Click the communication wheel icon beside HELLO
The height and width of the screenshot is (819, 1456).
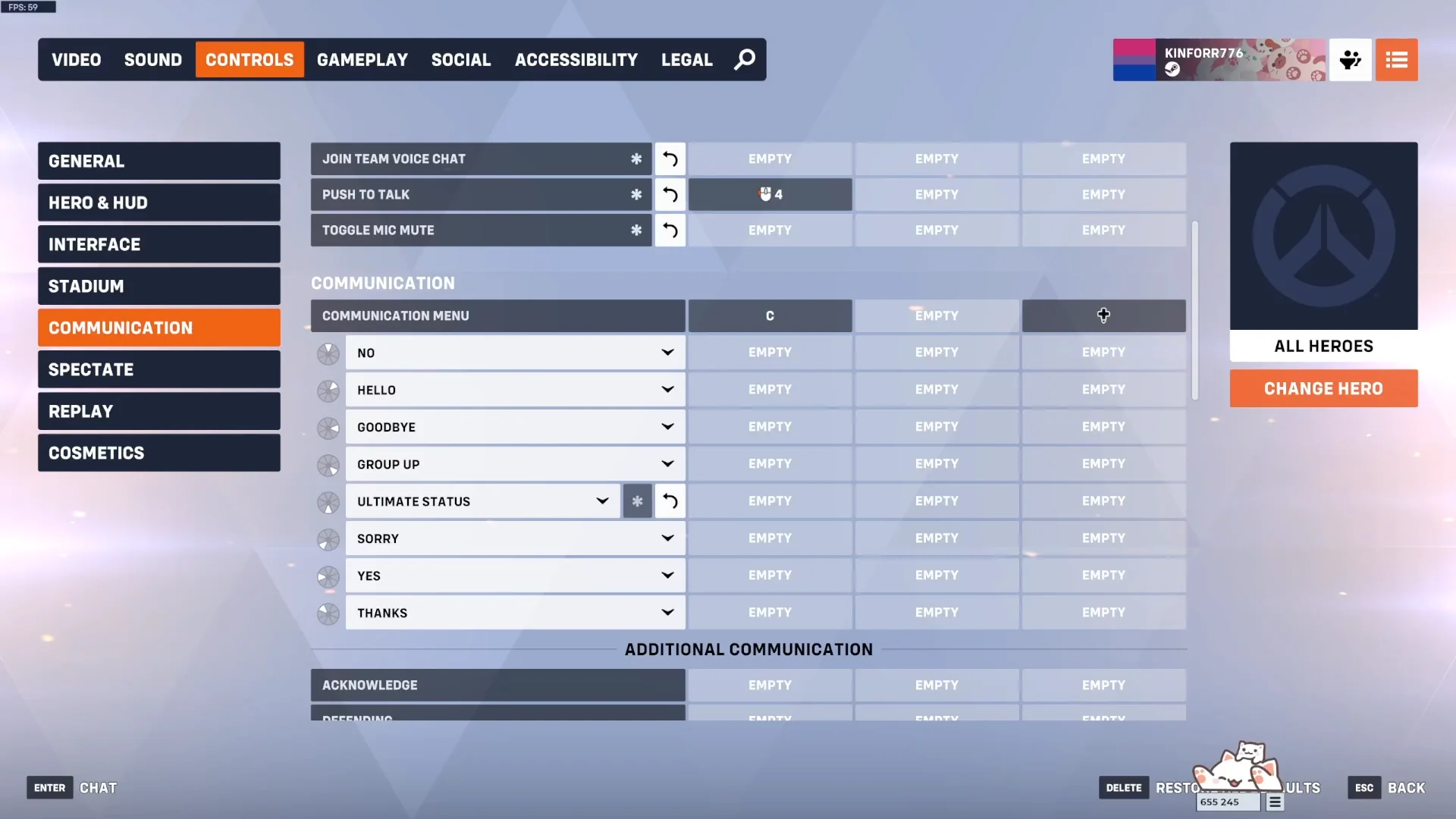pos(328,391)
